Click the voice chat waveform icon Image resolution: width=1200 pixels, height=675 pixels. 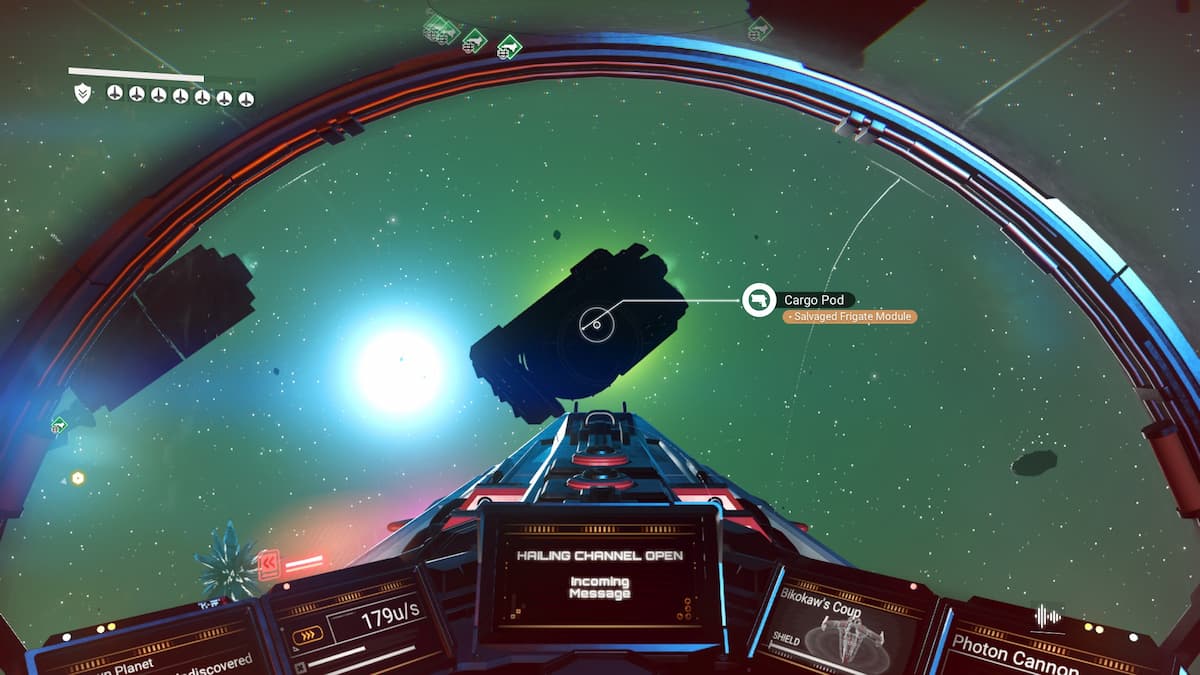[1047, 616]
